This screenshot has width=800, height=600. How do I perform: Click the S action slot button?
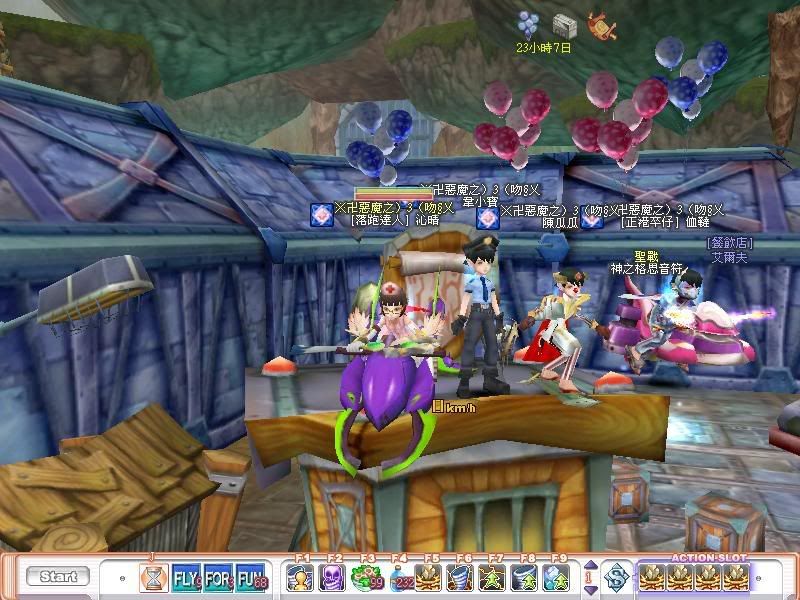[x=617, y=577]
